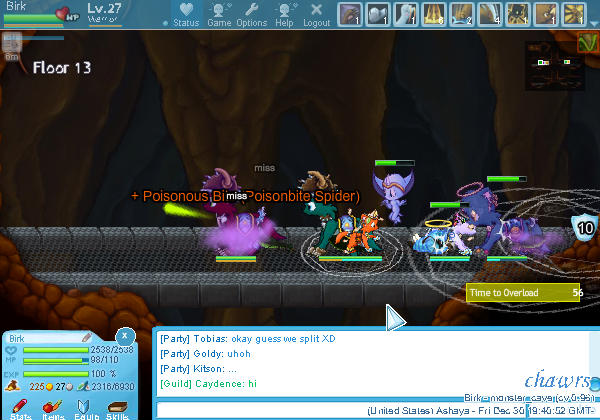
Task: Open the Help menu
Action: (285, 14)
